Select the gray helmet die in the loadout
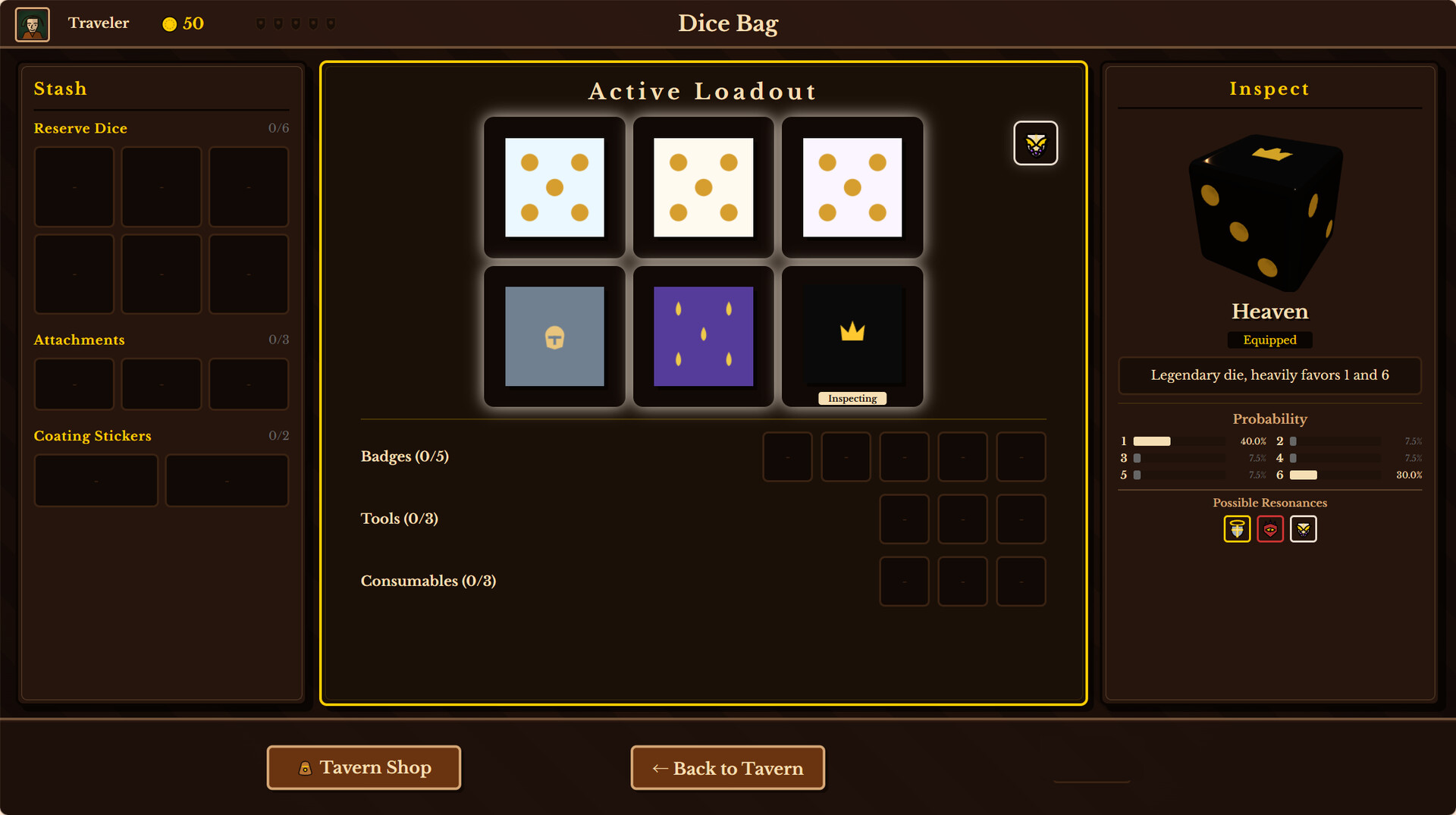This screenshot has width=1456, height=815. (x=554, y=337)
